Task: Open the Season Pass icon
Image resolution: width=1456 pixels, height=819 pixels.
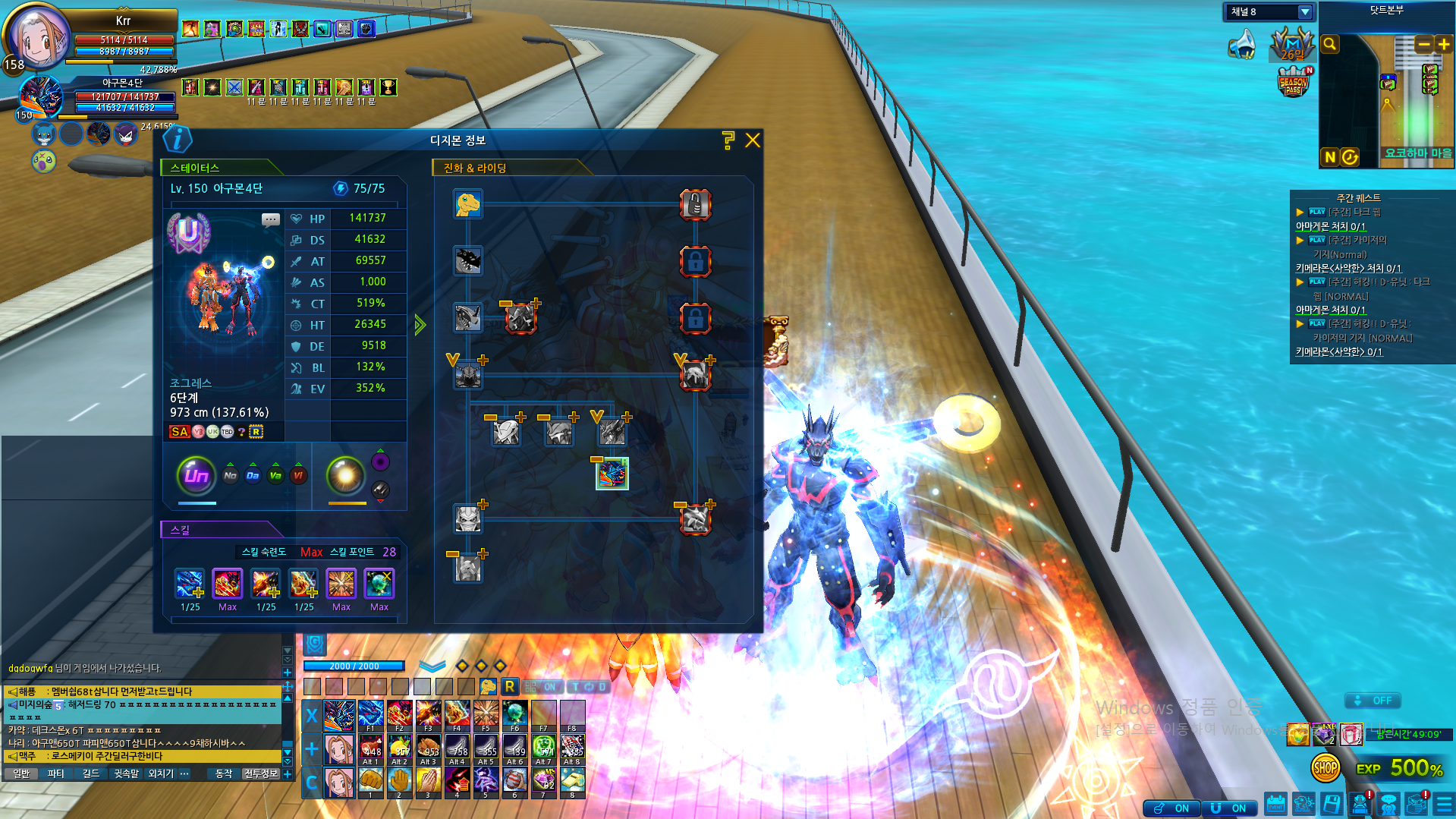Action: tap(1294, 82)
